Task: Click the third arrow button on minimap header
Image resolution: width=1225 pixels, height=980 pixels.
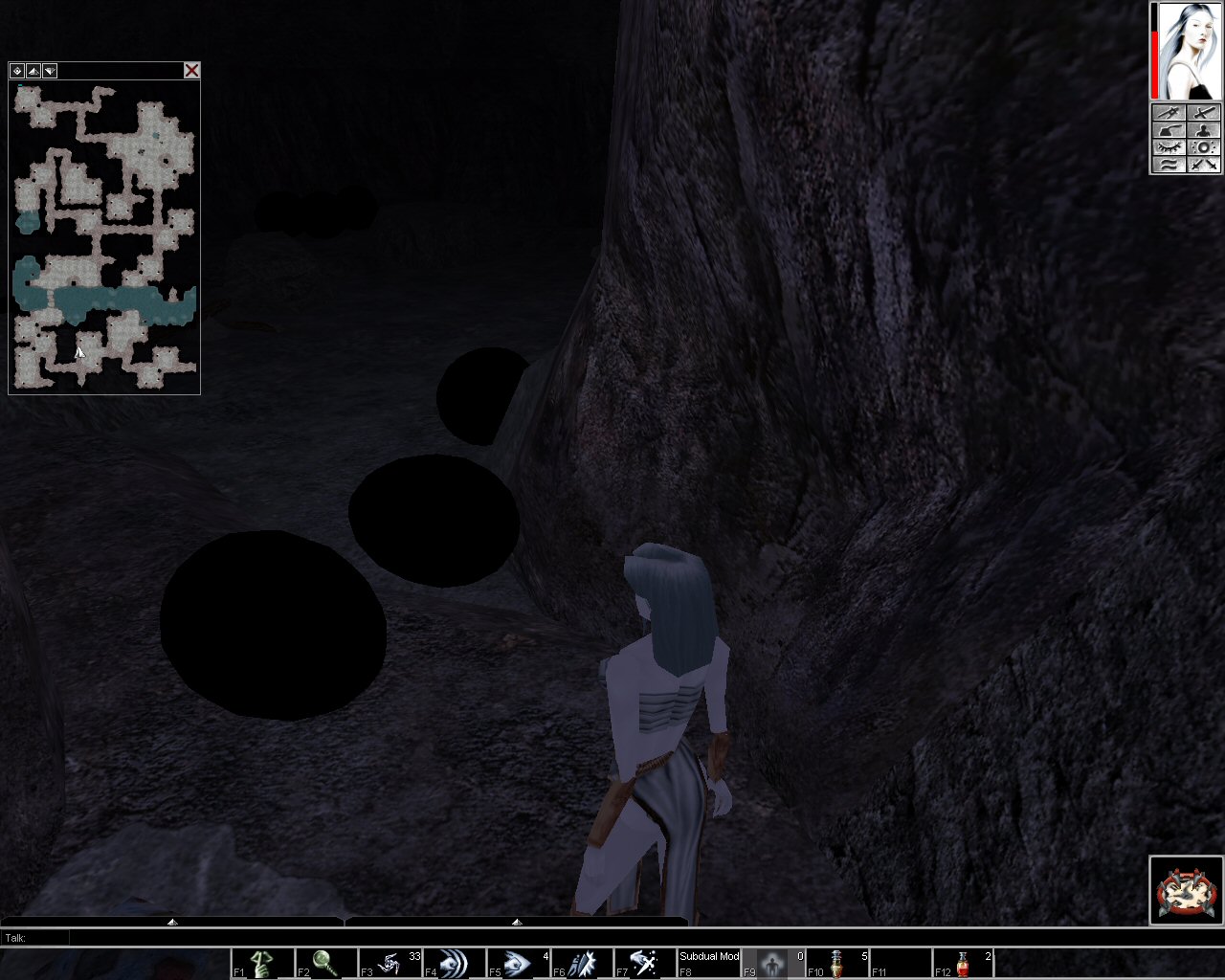Action: point(50,71)
